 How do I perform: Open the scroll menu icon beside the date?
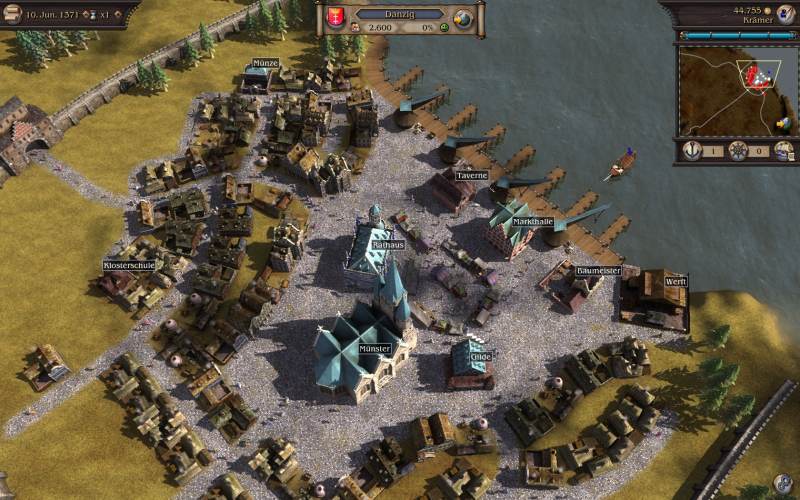point(12,17)
